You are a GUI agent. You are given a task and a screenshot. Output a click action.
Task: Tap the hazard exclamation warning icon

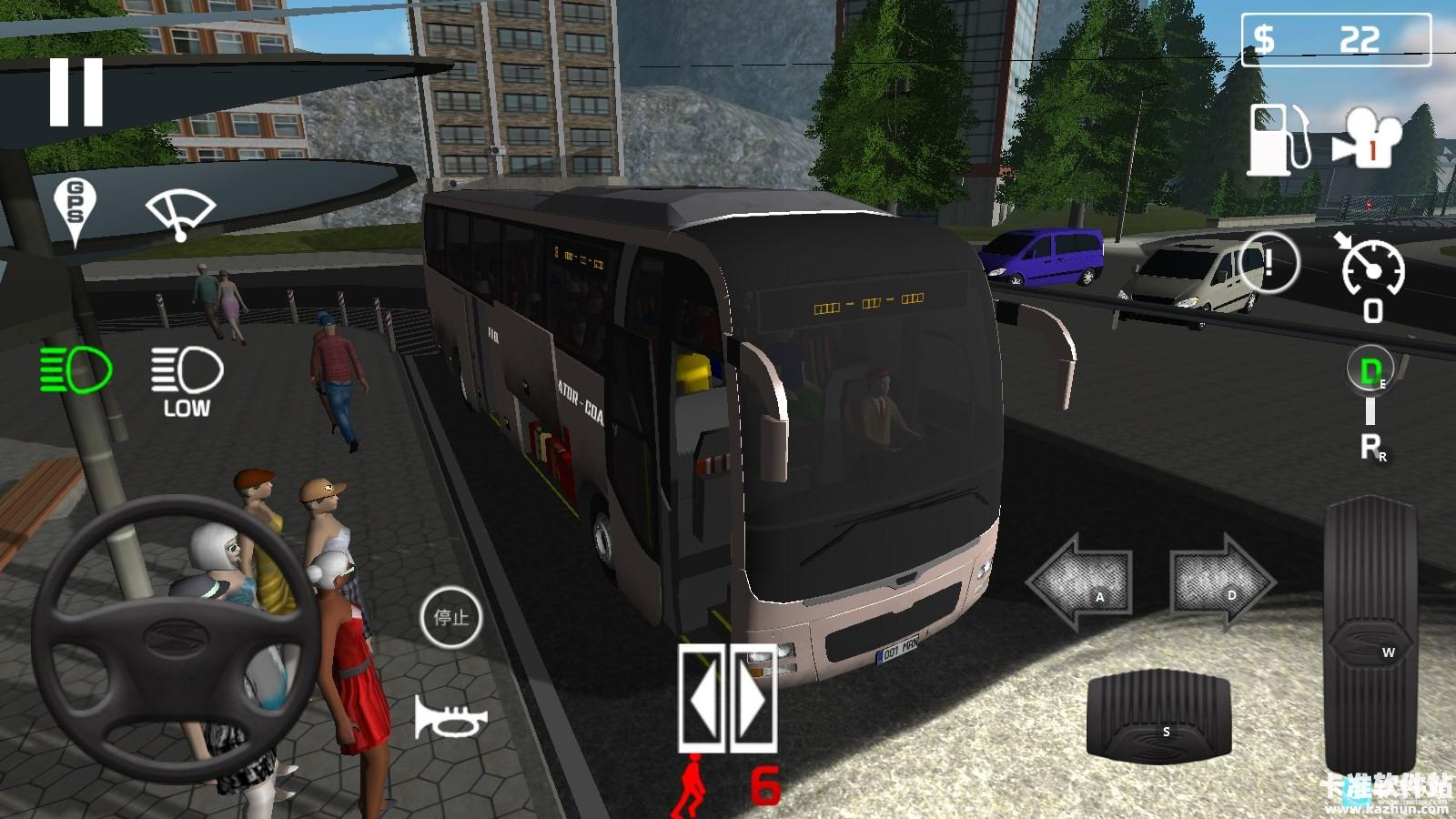(1268, 263)
